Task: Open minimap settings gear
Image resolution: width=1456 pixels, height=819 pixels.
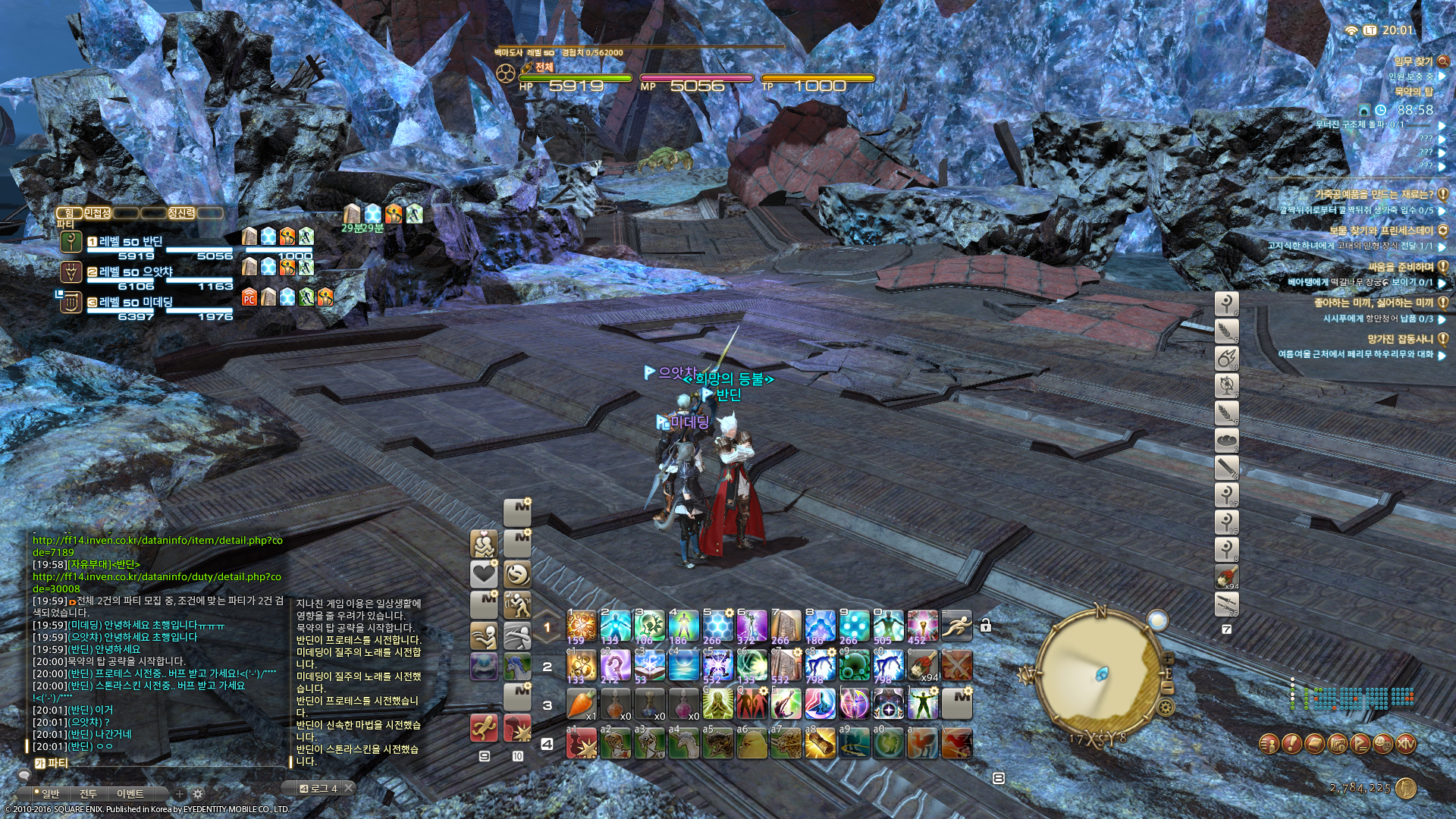Action: (x=1166, y=708)
